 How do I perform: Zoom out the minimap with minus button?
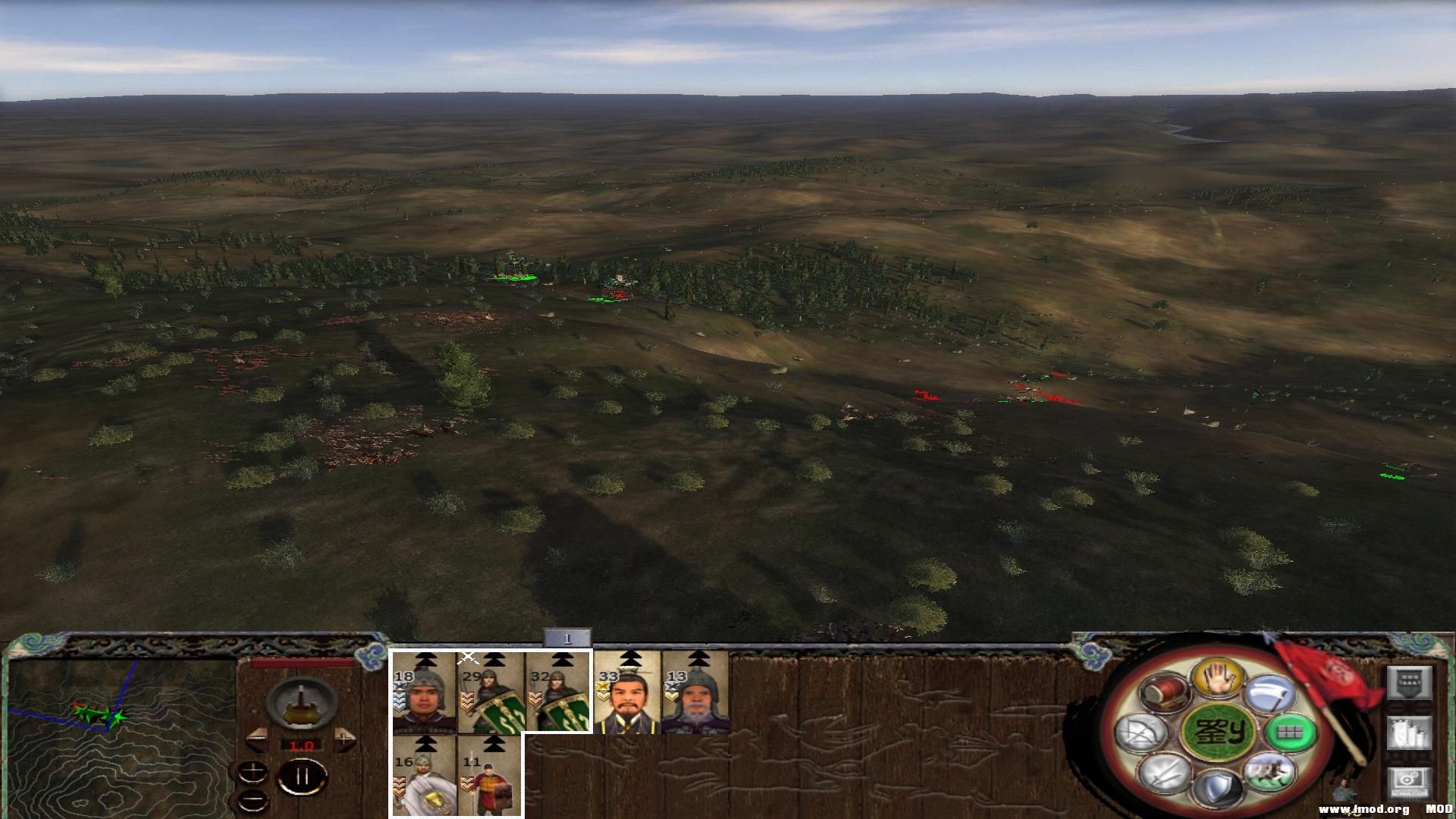[x=253, y=799]
